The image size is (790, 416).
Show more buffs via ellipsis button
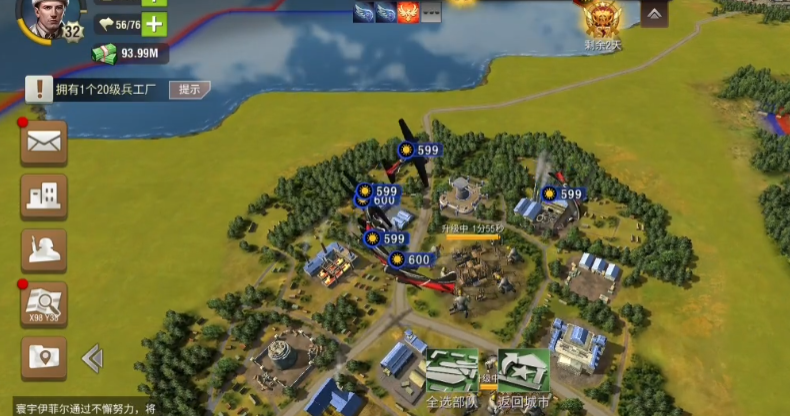(x=431, y=13)
